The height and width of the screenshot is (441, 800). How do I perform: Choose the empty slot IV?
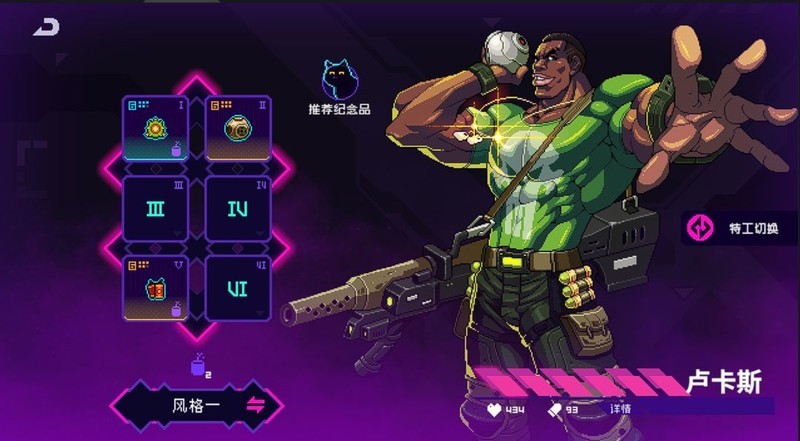[238, 208]
